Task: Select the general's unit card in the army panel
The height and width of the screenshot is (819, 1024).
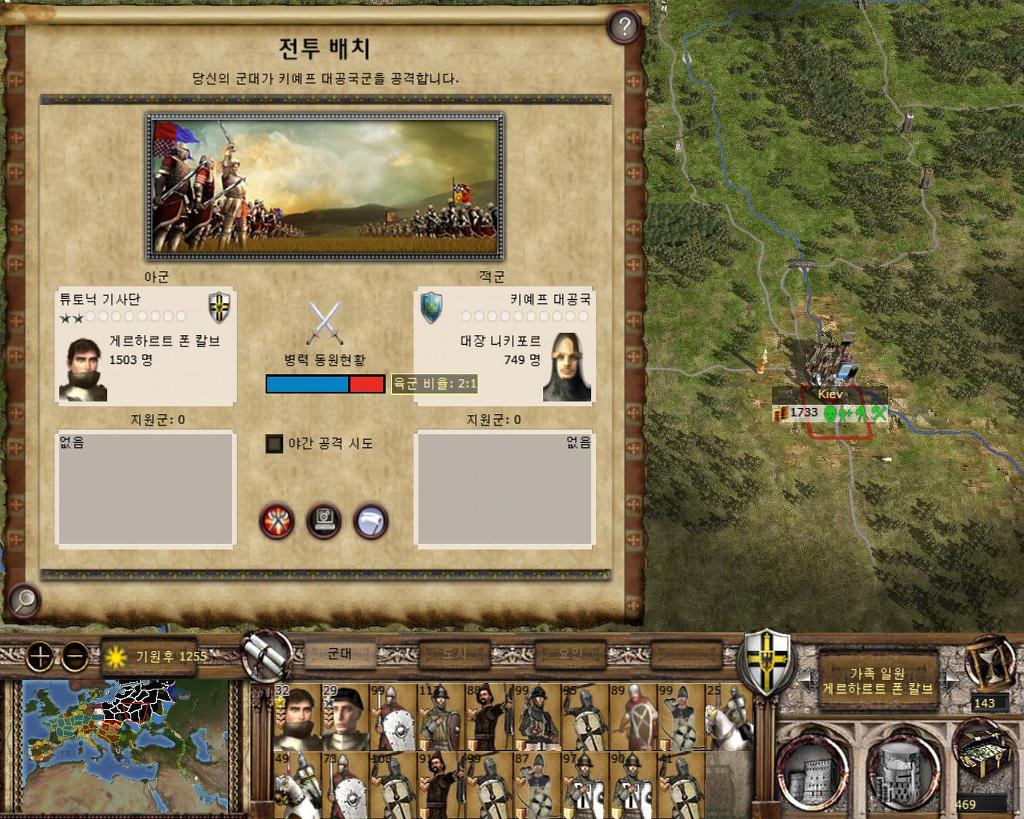Action: click(x=297, y=716)
